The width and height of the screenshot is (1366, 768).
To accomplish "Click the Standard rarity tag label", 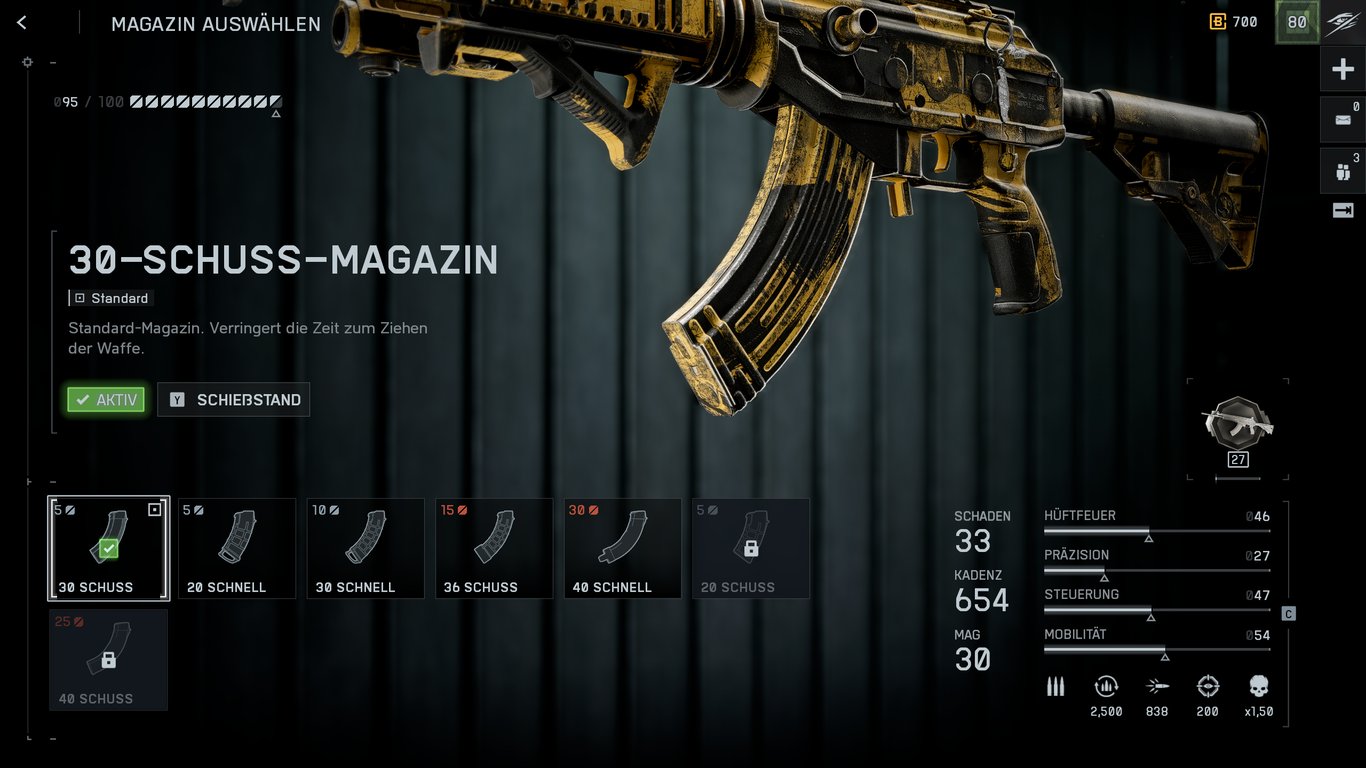I will 112,298.
